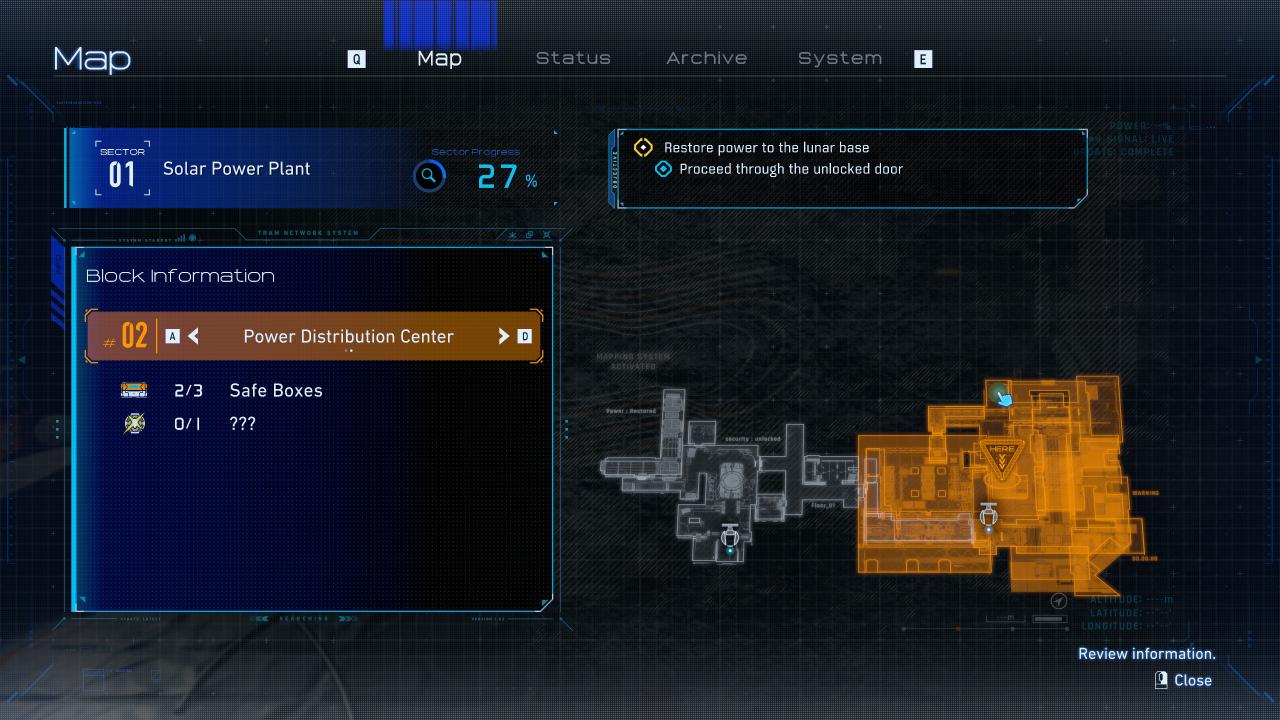Go to the System tab
Viewport: 1280px width, 720px height.
[839, 58]
